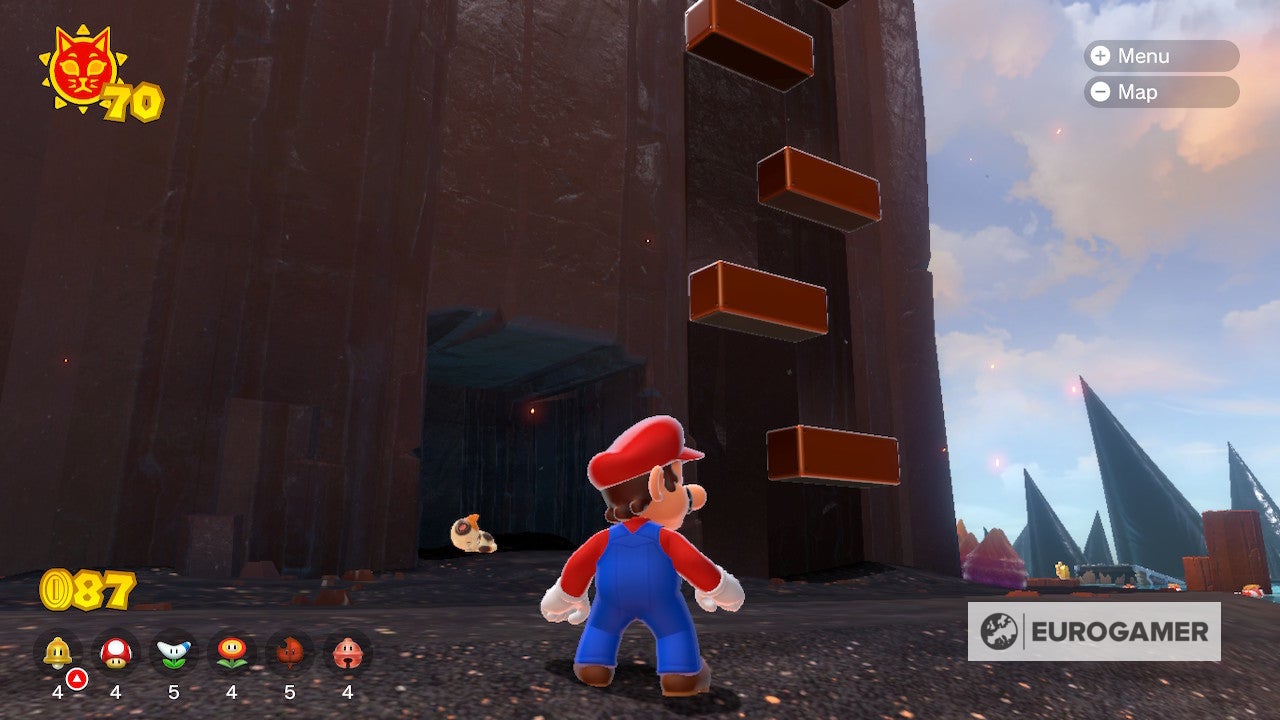Viewport: 1280px width, 720px height.
Task: Choose the Super Mushroom from the item reserve
Action: point(116,653)
